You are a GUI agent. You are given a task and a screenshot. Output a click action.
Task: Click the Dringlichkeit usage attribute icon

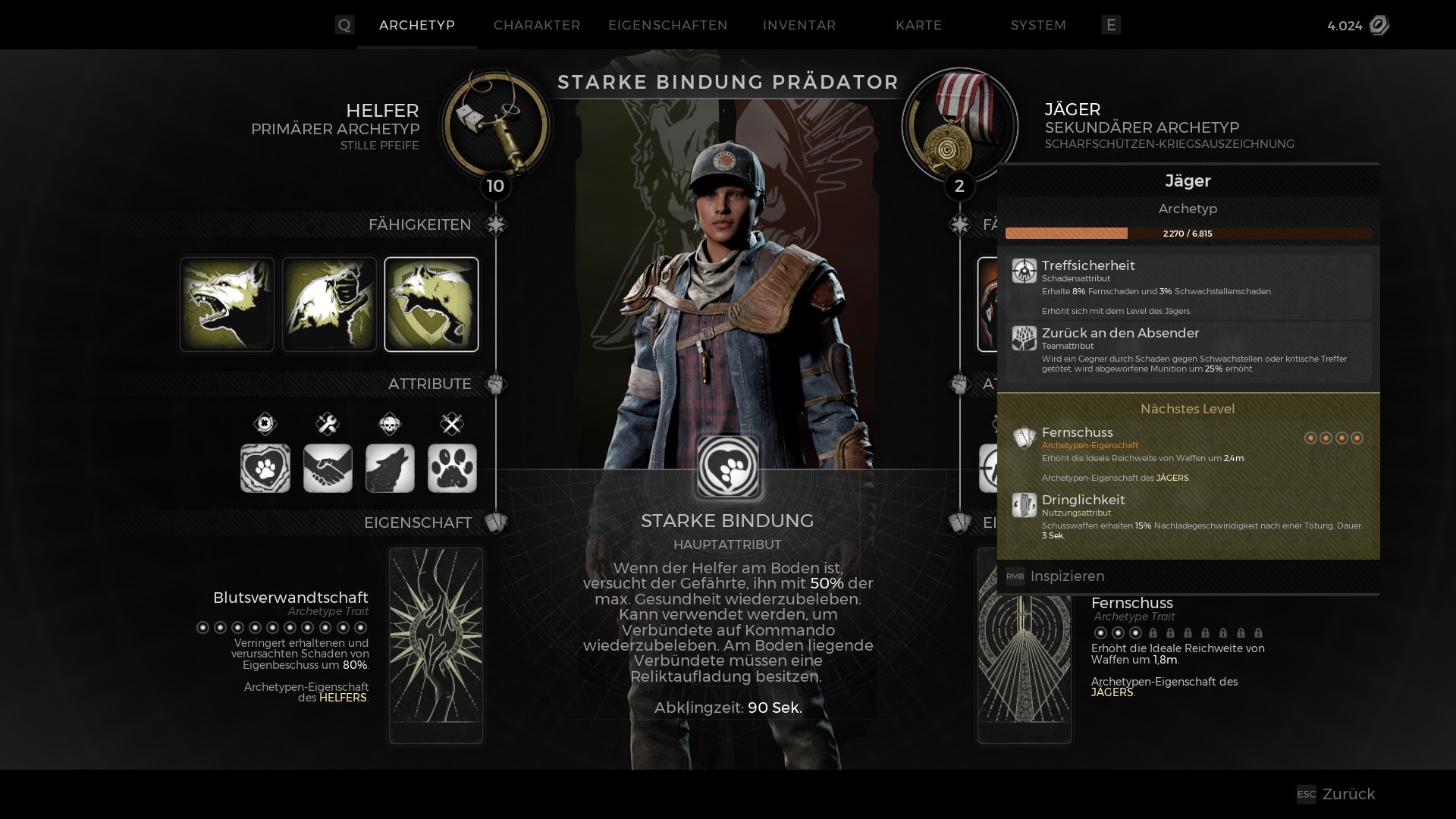click(x=1025, y=505)
